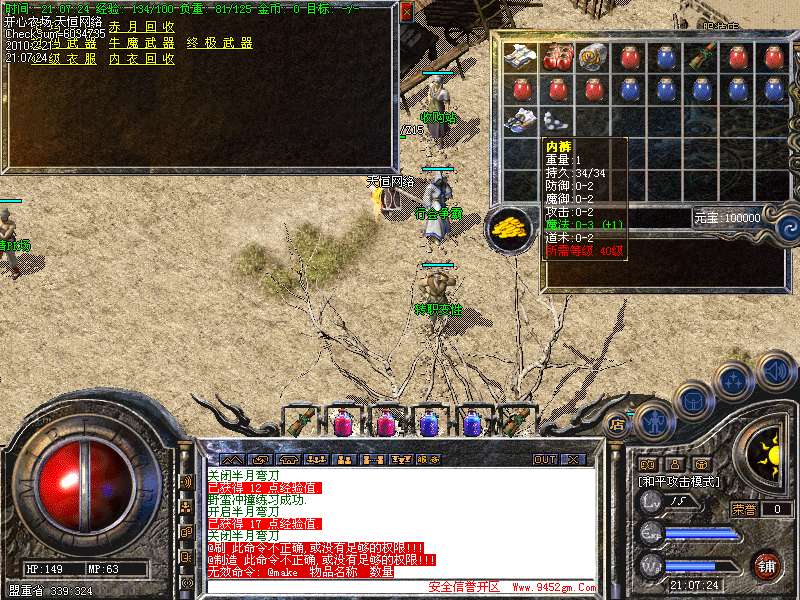
Task: Open the character figure round button
Action: click(x=653, y=420)
